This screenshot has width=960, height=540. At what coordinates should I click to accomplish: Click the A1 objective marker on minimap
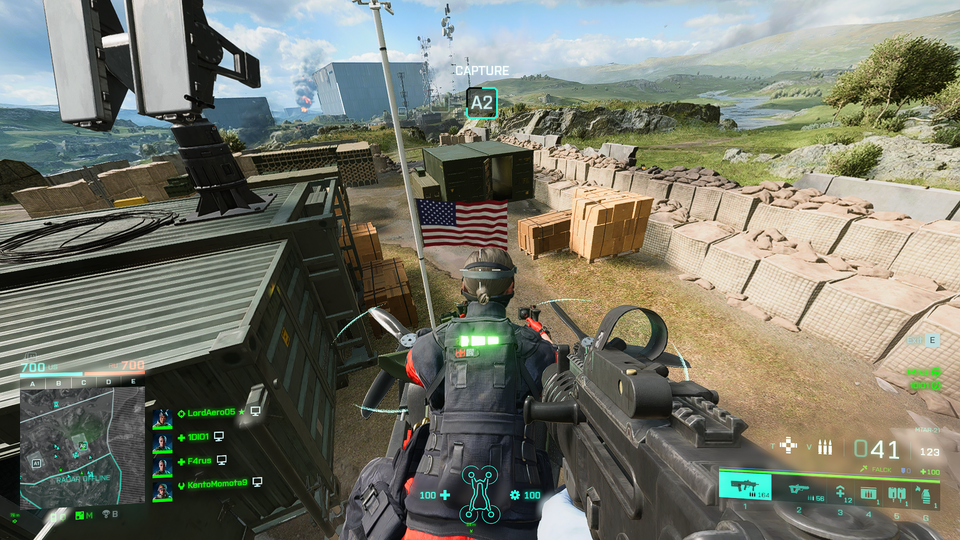[x=35, y=464]
